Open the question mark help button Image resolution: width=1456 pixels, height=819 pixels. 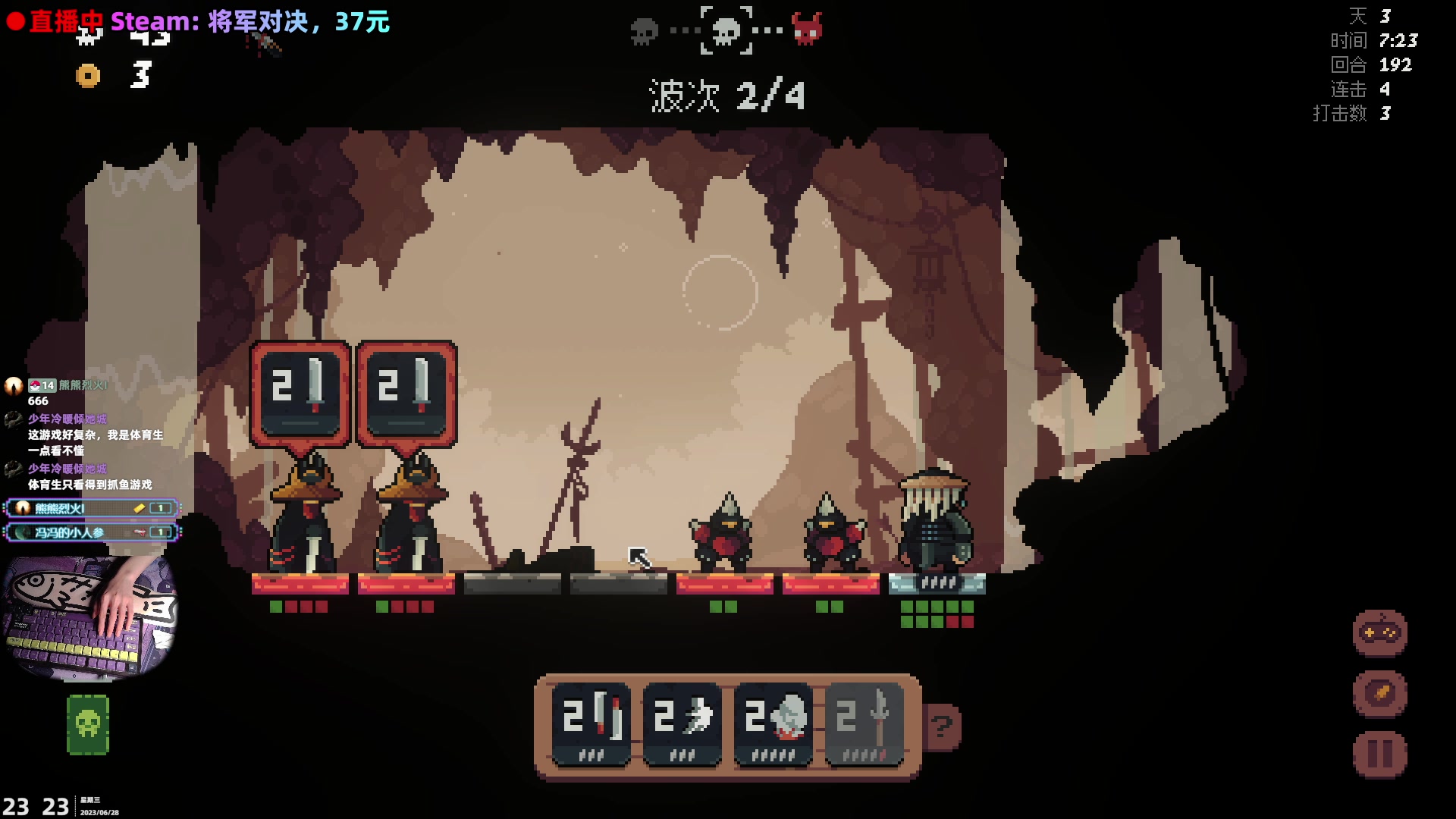943,727
